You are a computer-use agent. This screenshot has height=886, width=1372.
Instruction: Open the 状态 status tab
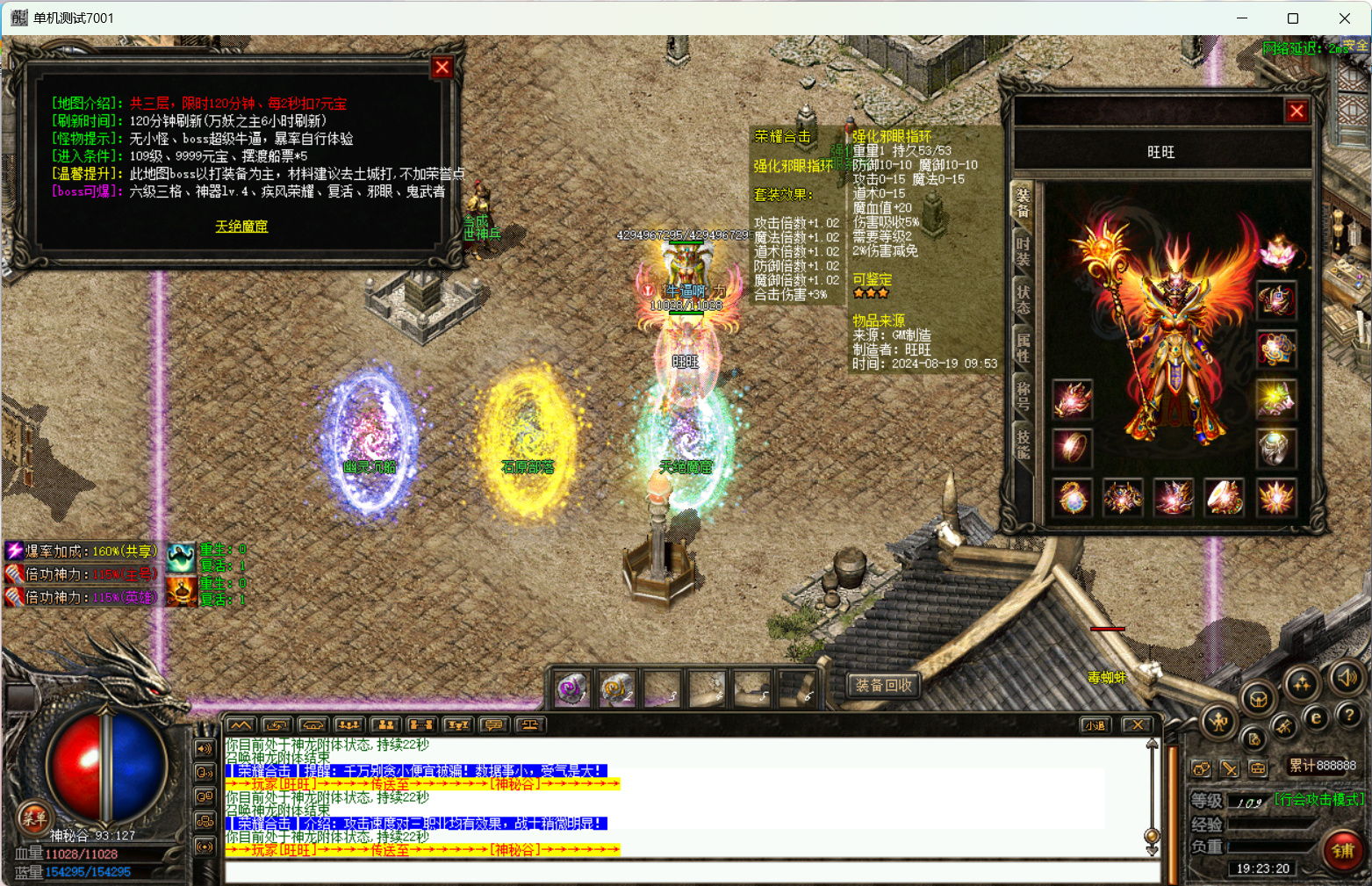[1023, 299]
